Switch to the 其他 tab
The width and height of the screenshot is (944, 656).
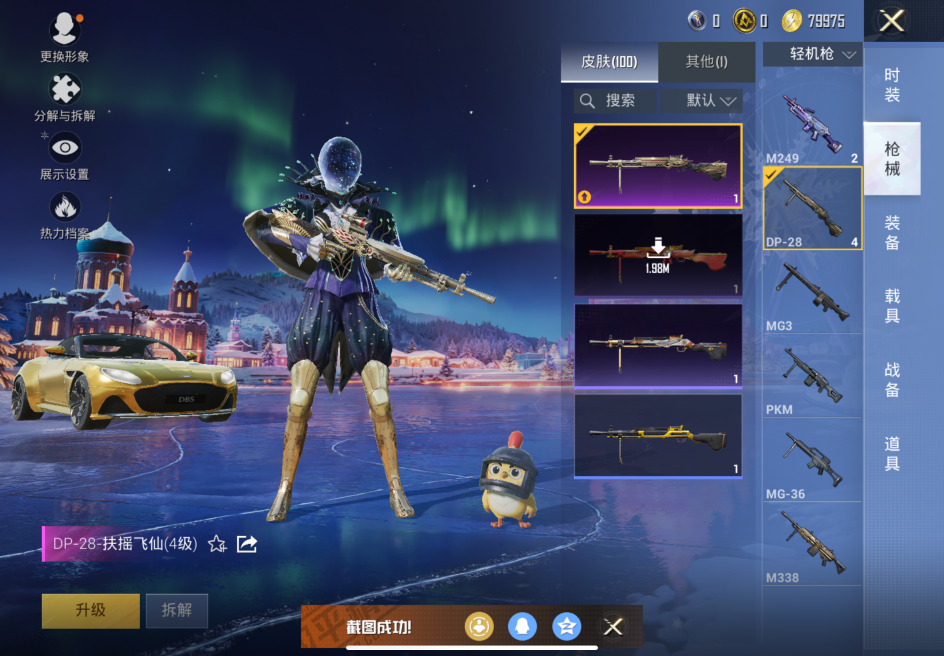click(706, 62)
